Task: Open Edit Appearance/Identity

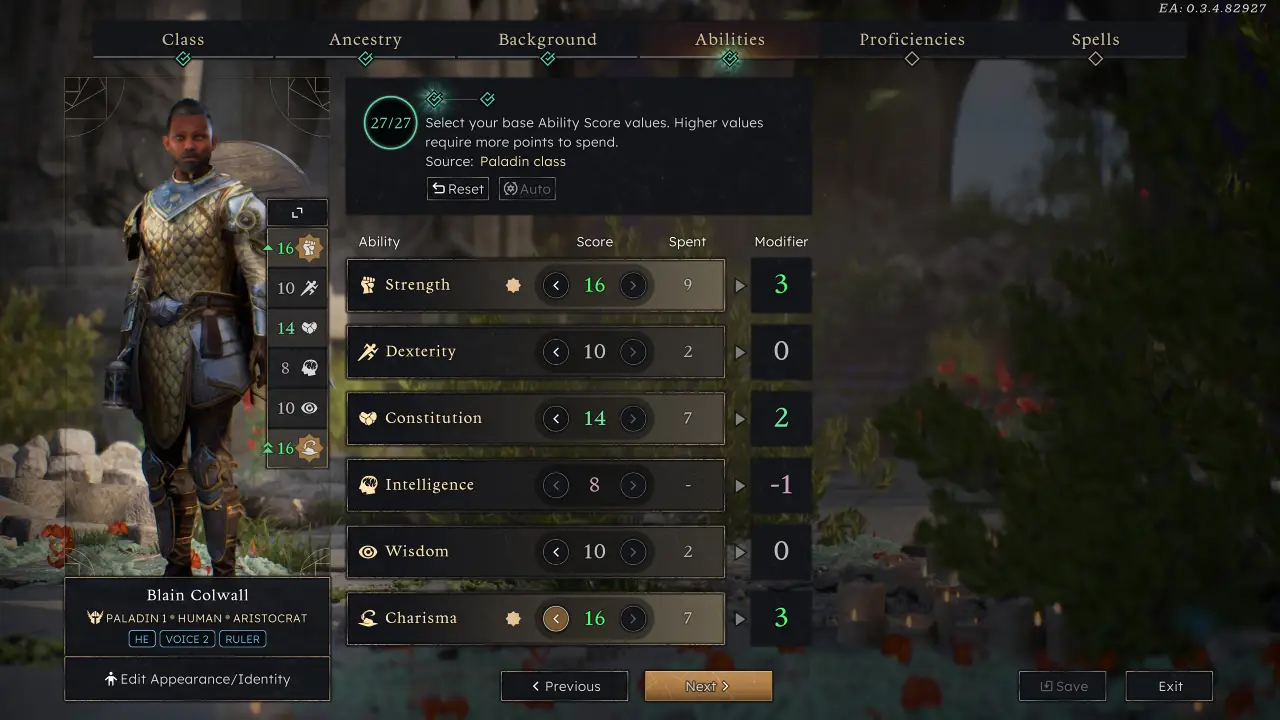Action: [x=197, y=678]
